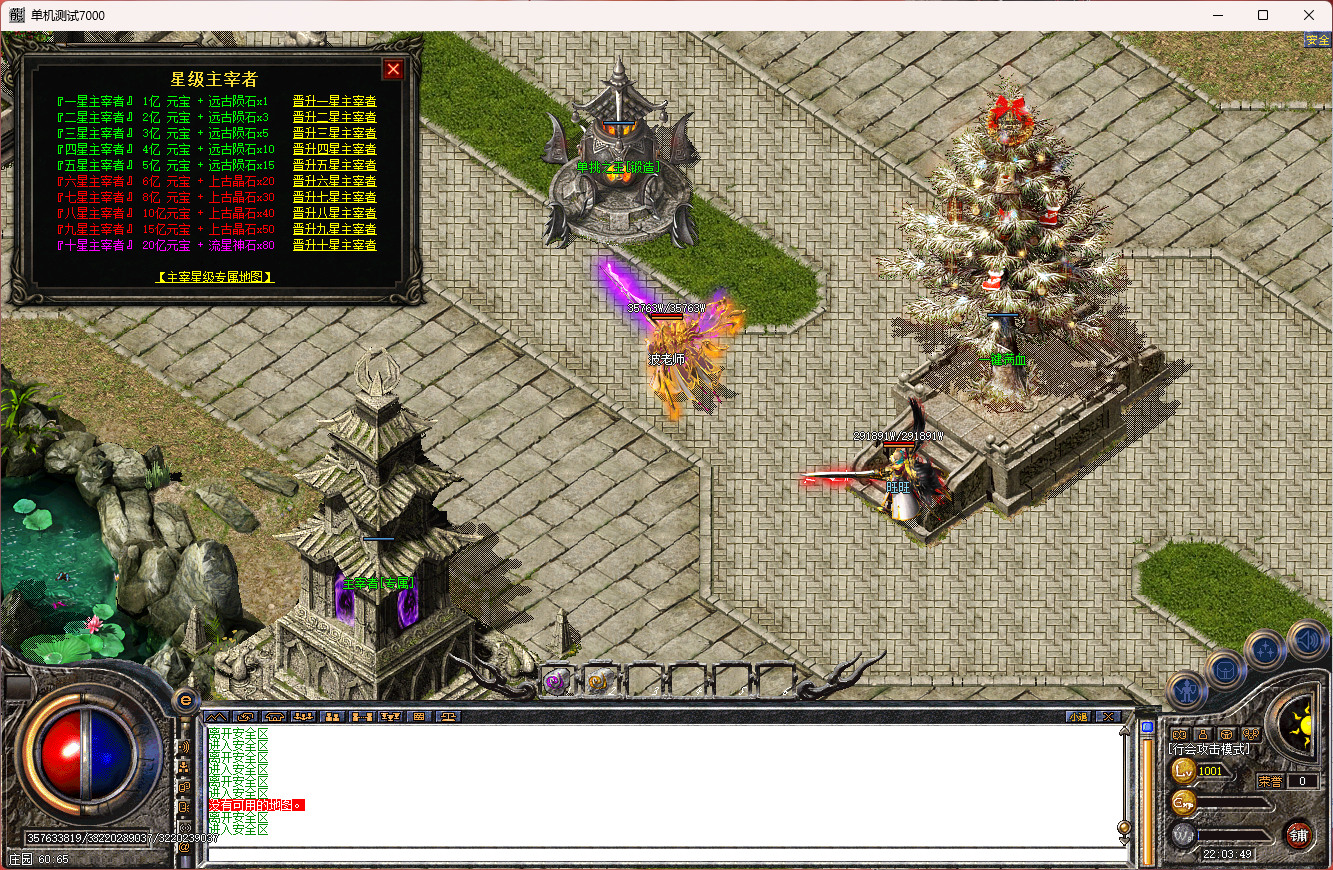This screenshot has width=1333, height=870.
Task: Open the character equipment round button
Action: 1188,690
